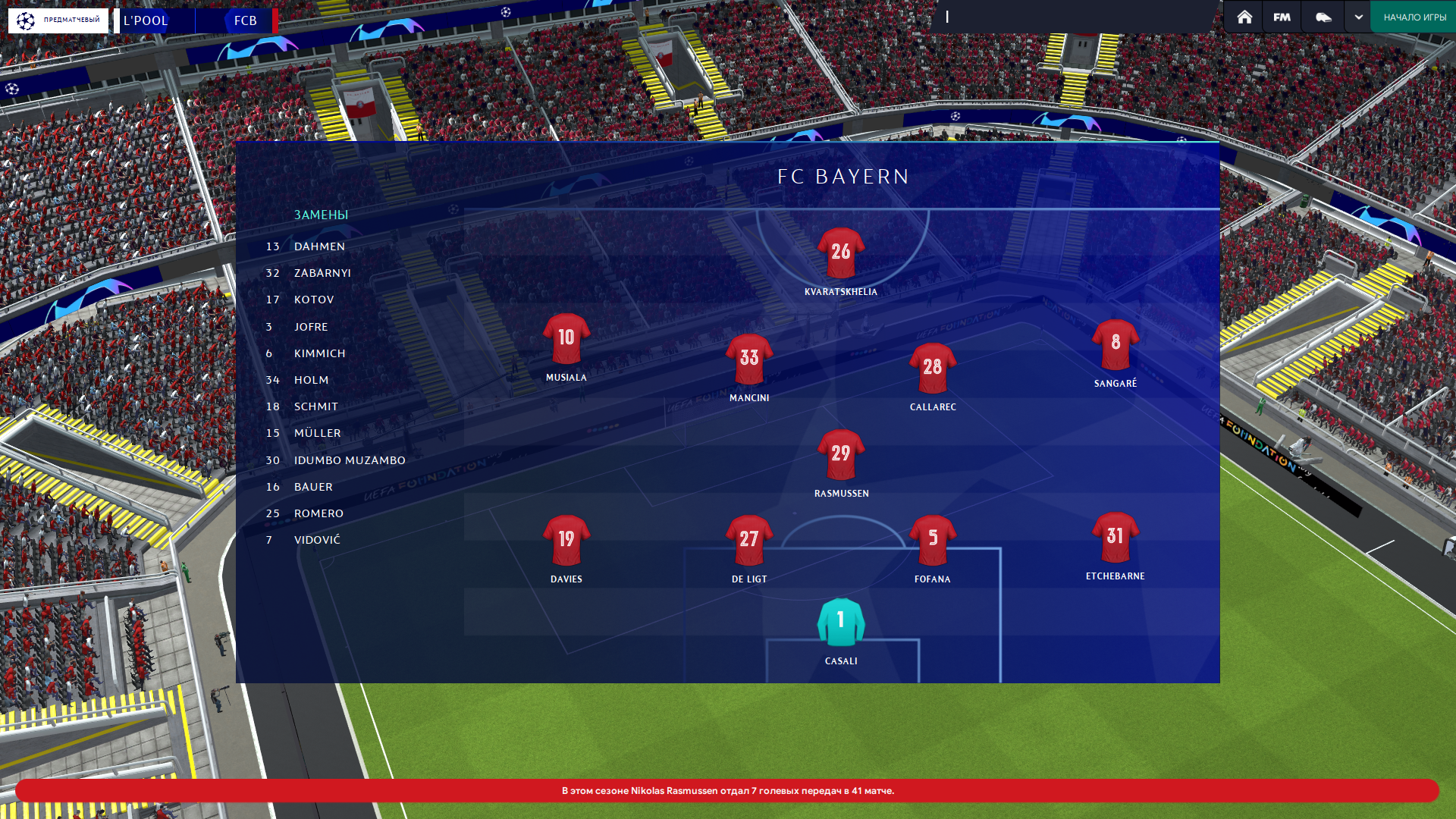Choose Musiala's number 10 shirt
The width and height of the screenshot is (1456, 819).
click(x=566, y=338)
